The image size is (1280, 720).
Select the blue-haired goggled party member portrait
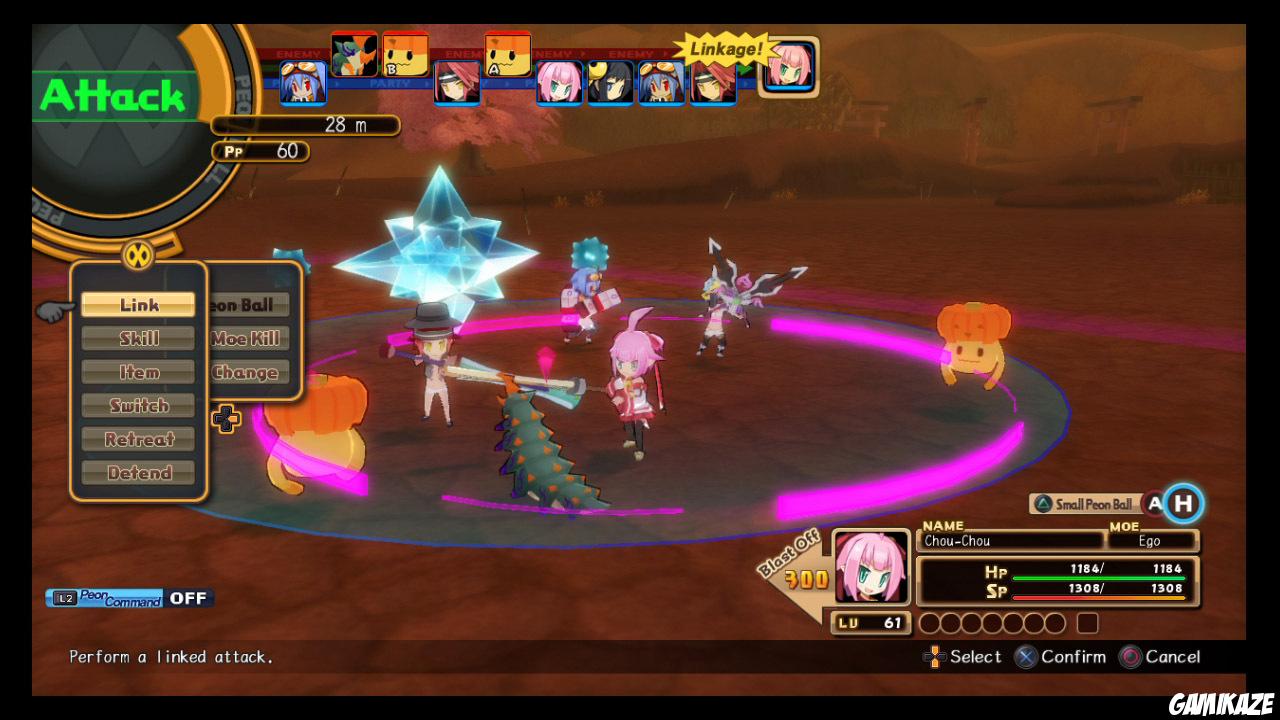click(660, 85)
